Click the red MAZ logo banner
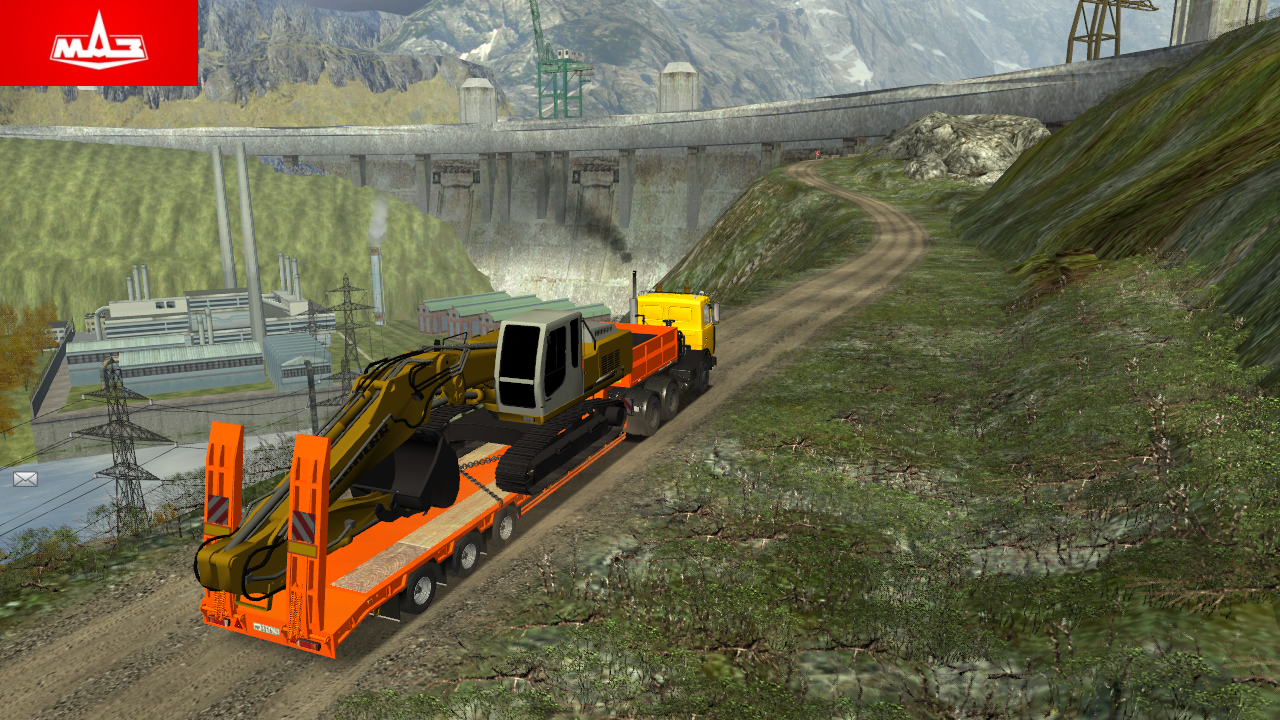The height and width of the screenshot is (720, 1280). click(x=99, y=43)
